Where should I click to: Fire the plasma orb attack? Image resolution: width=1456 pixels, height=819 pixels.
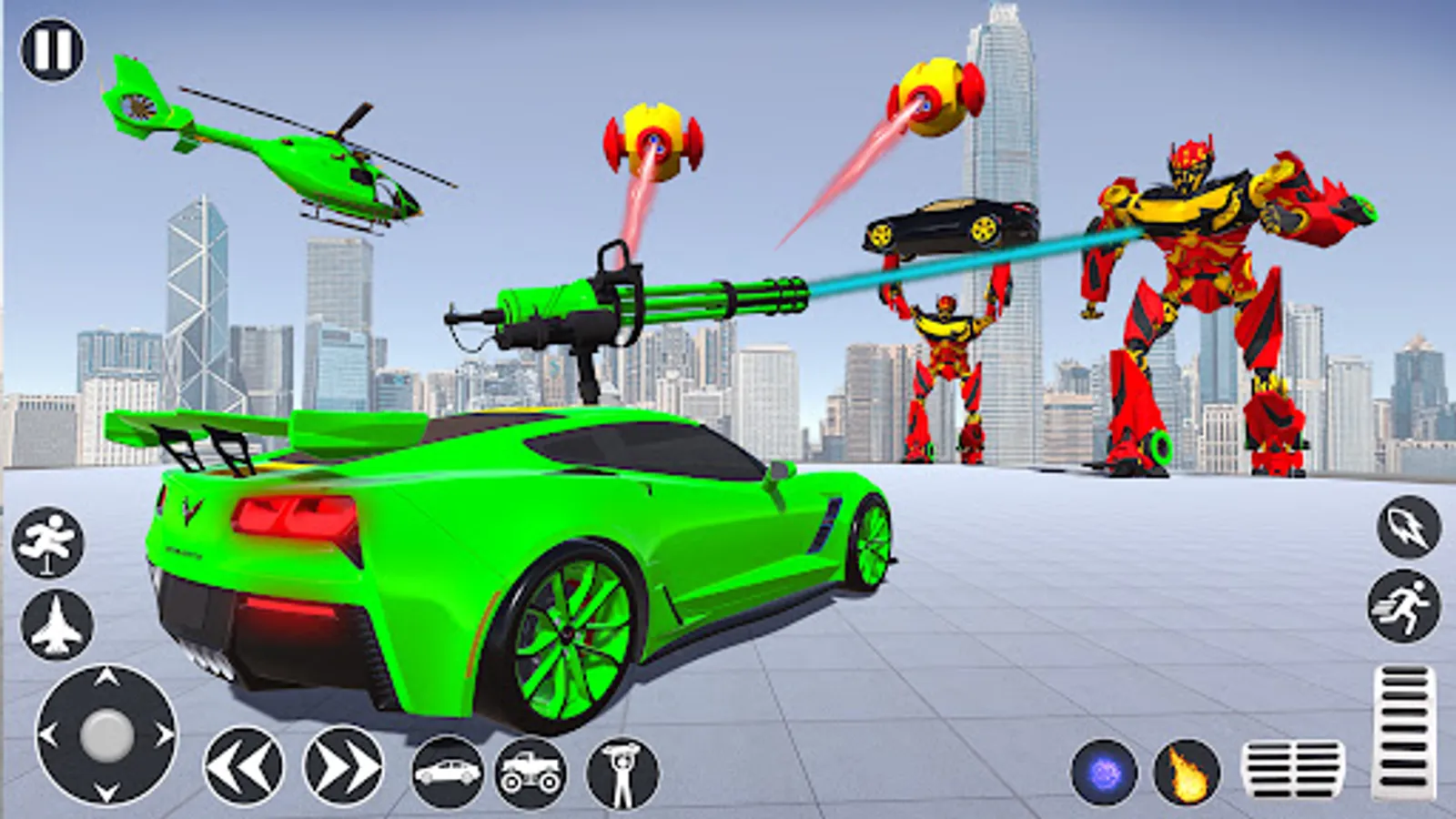[x=1104, y=772]
